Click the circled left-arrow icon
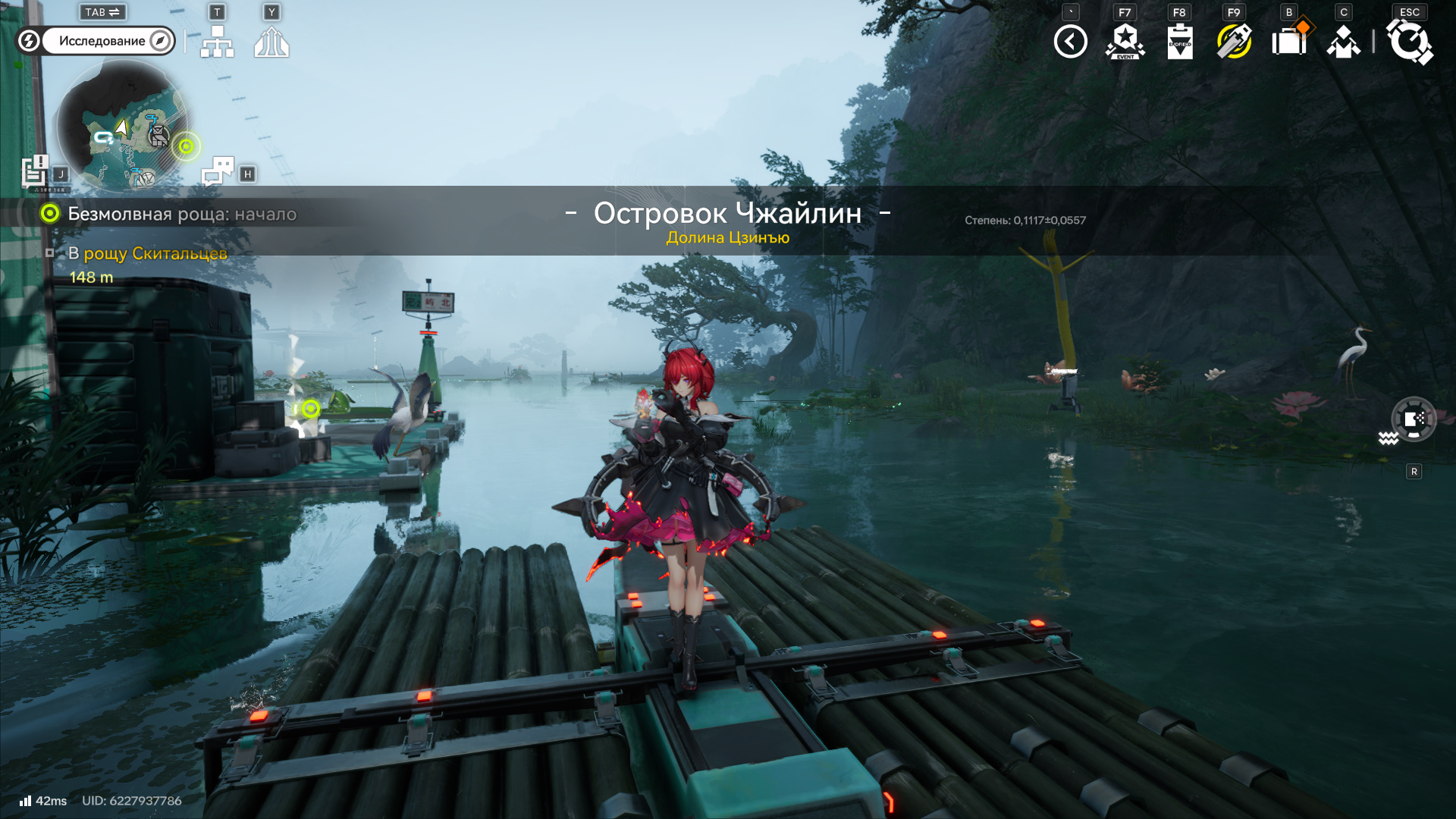The width and height of the screenshot is (1456, 819). coord(1070,42)
